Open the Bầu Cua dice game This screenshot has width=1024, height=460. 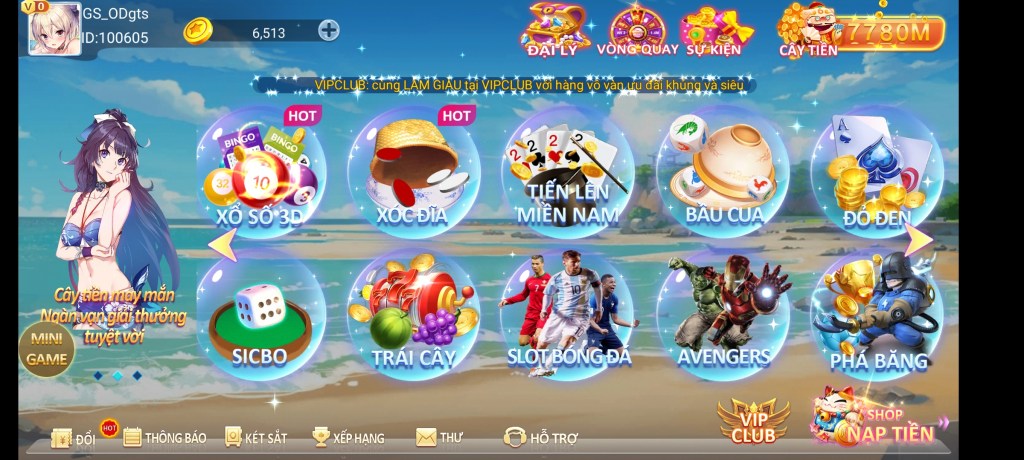pyautogui.click(x=722, y=173)
